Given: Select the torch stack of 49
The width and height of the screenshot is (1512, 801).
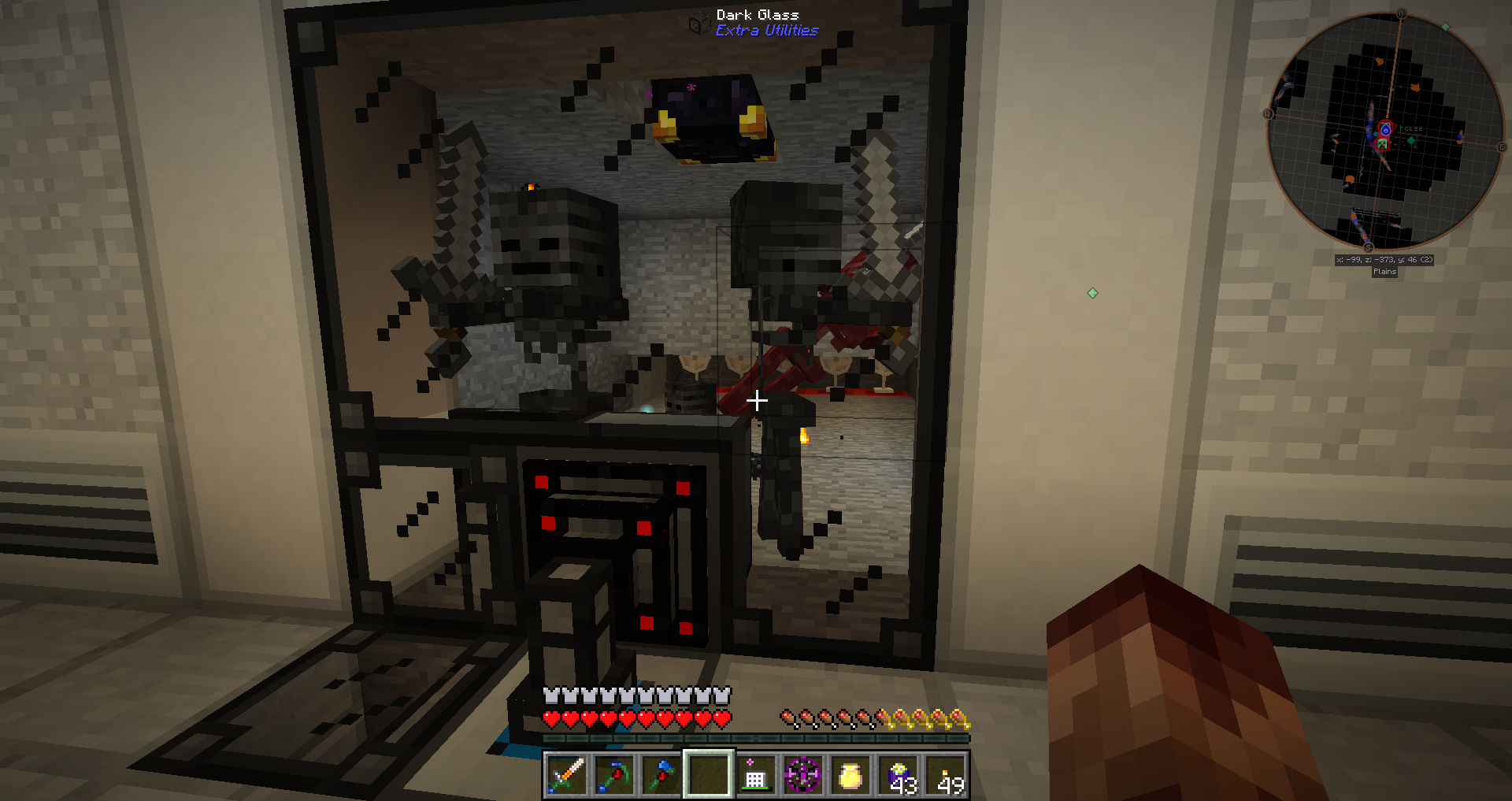Looking at the screenshot, I should pyautogui.click(x=946, y=775).
